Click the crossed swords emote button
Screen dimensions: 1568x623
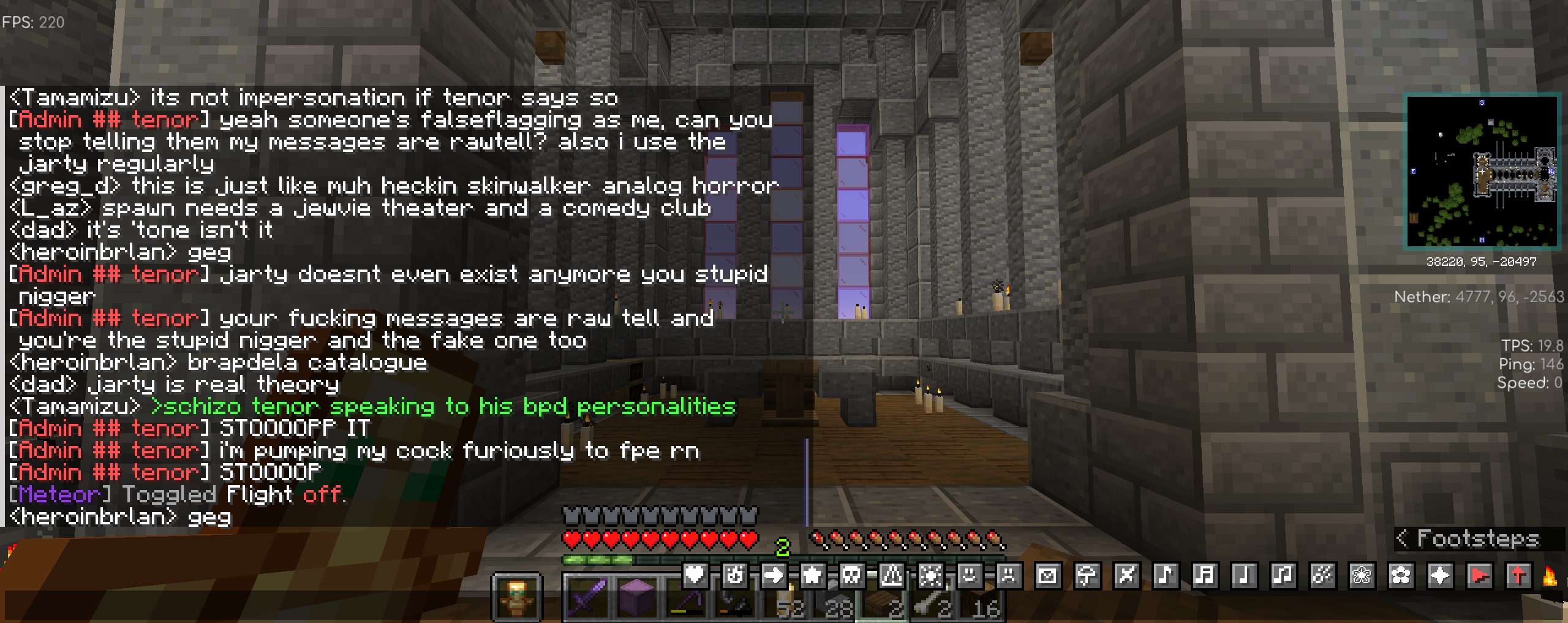tap(1126, 575)
